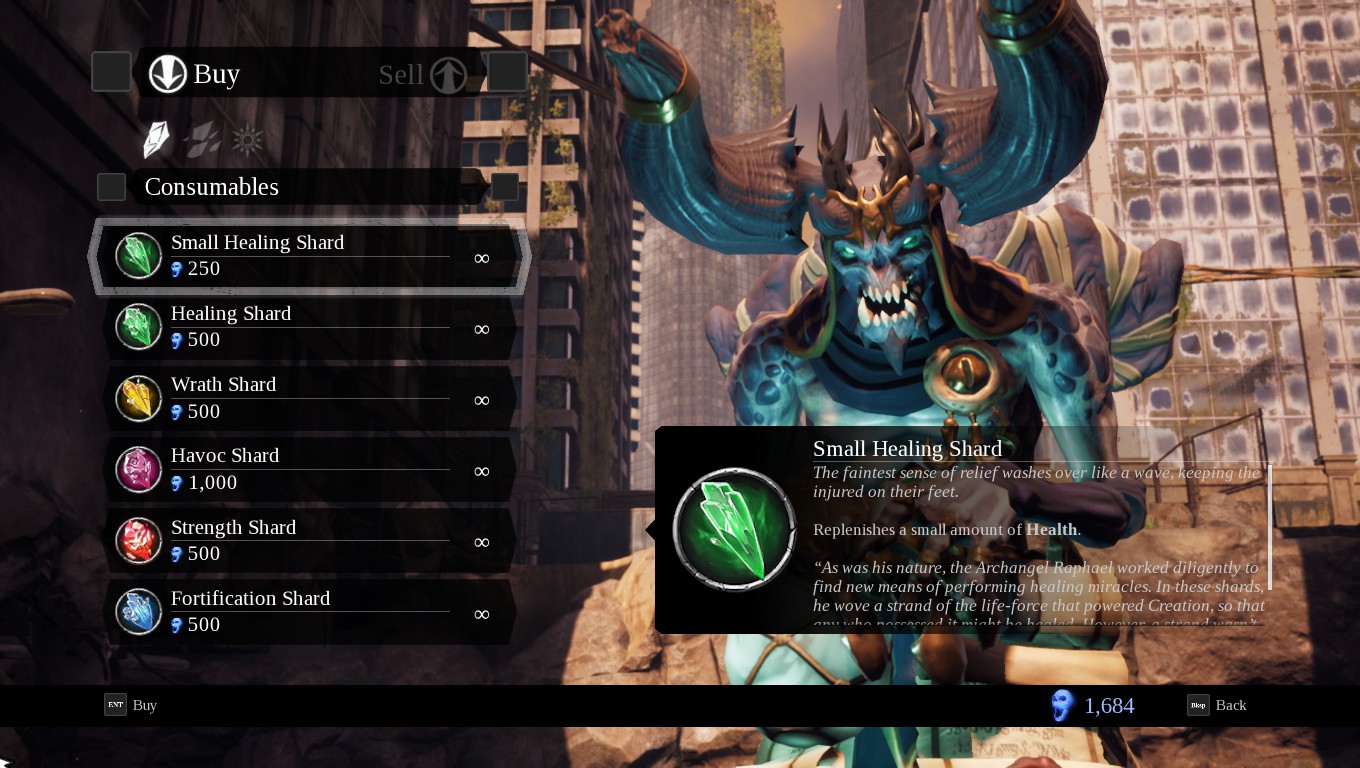The height and width of the screenshot is (768, 1360).
Task: Click the Havoc Shard purple crystal icon
Action: pyautogui.click(x=138, y=469)
